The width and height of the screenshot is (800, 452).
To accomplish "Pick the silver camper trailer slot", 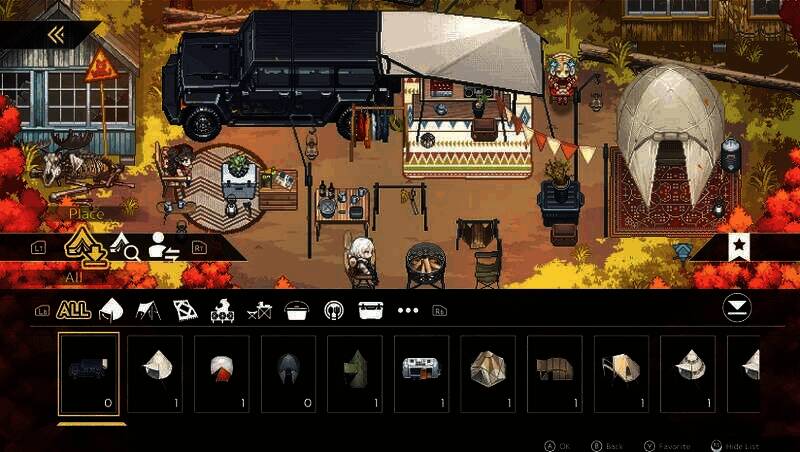I will 422,374.
